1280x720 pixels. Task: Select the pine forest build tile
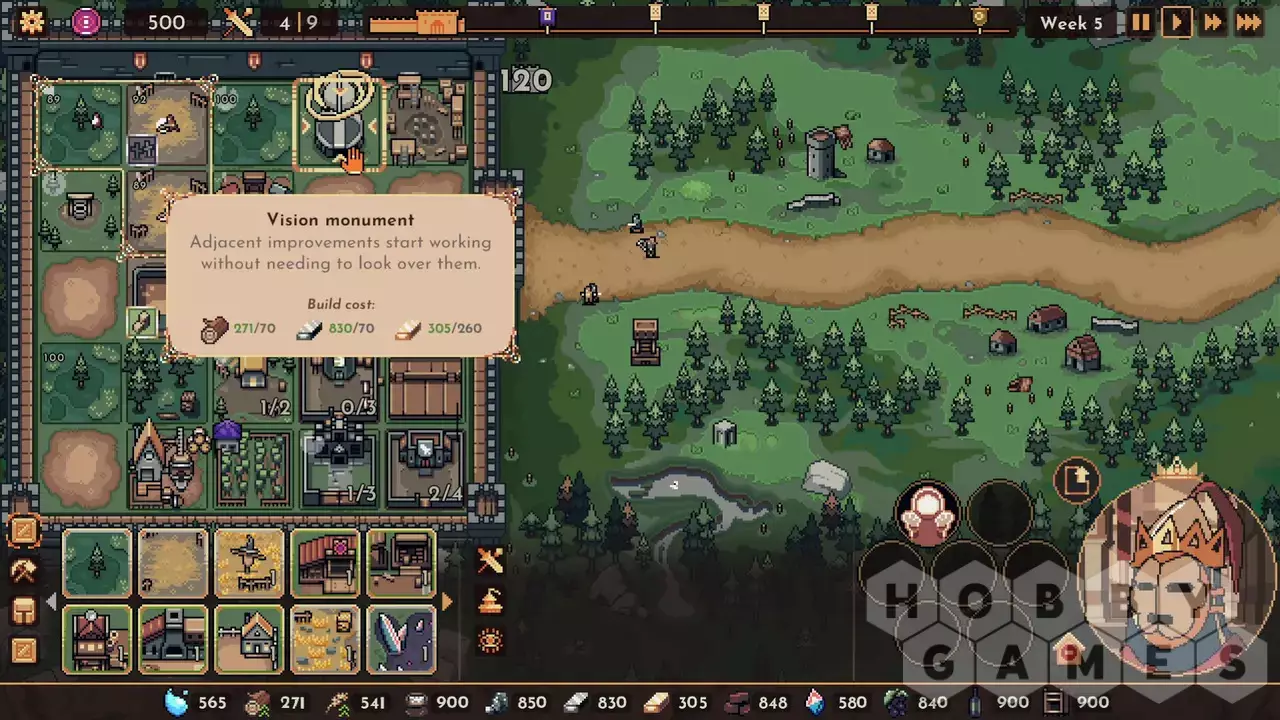(97, 563)
